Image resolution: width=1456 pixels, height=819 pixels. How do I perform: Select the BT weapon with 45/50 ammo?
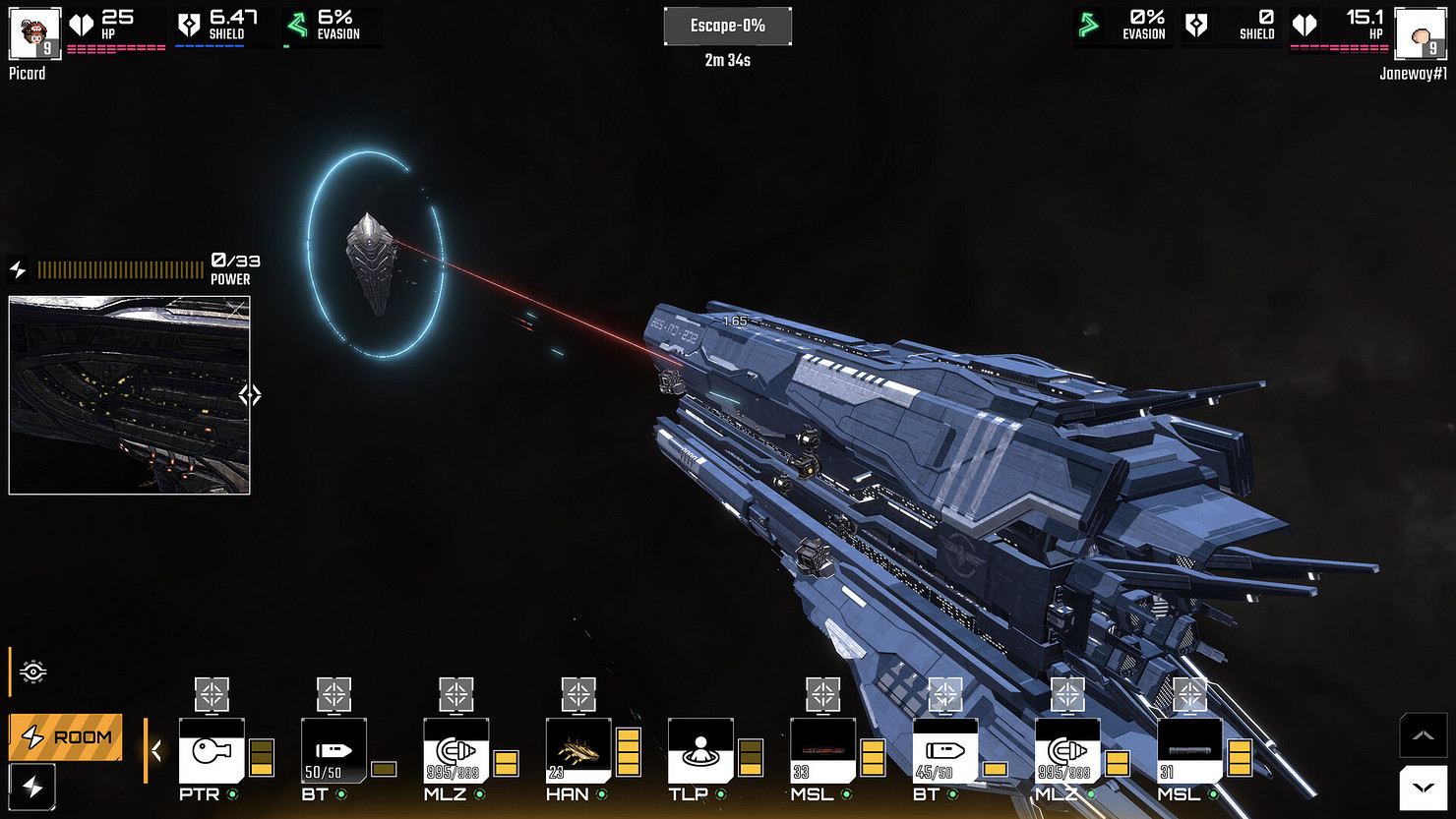(944, 750)
